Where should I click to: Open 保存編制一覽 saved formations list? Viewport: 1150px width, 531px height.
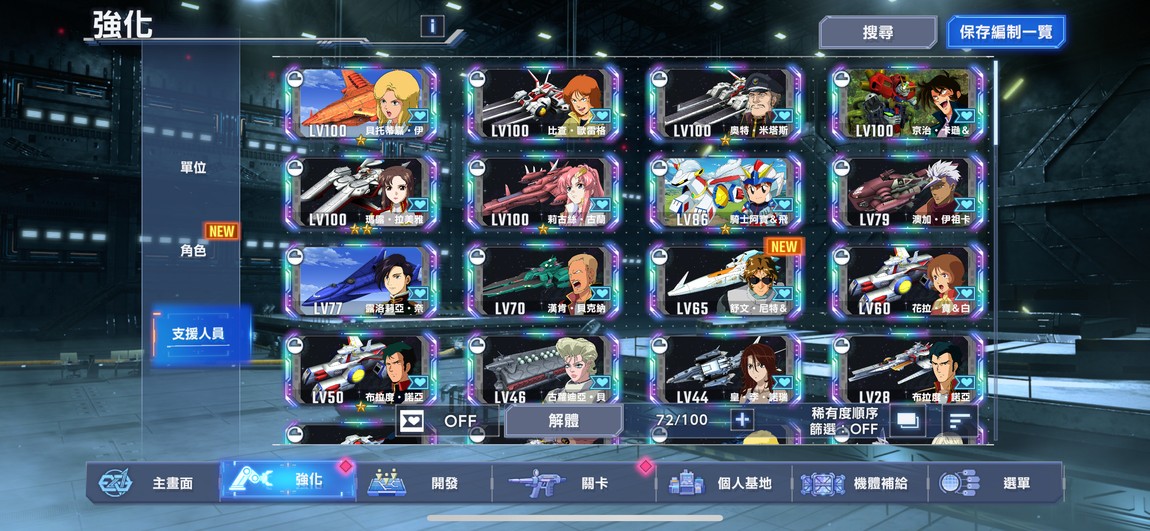click(x=1006, y=32)
